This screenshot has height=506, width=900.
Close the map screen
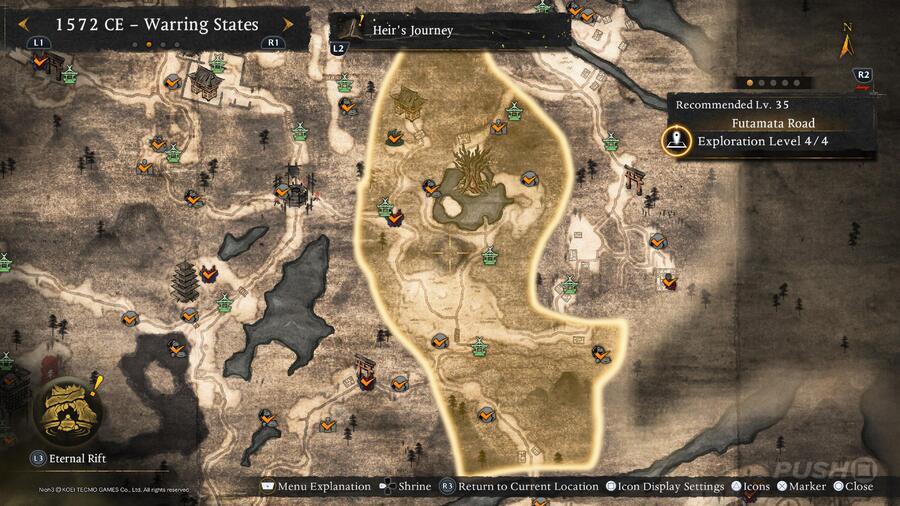tap(851, 487)
